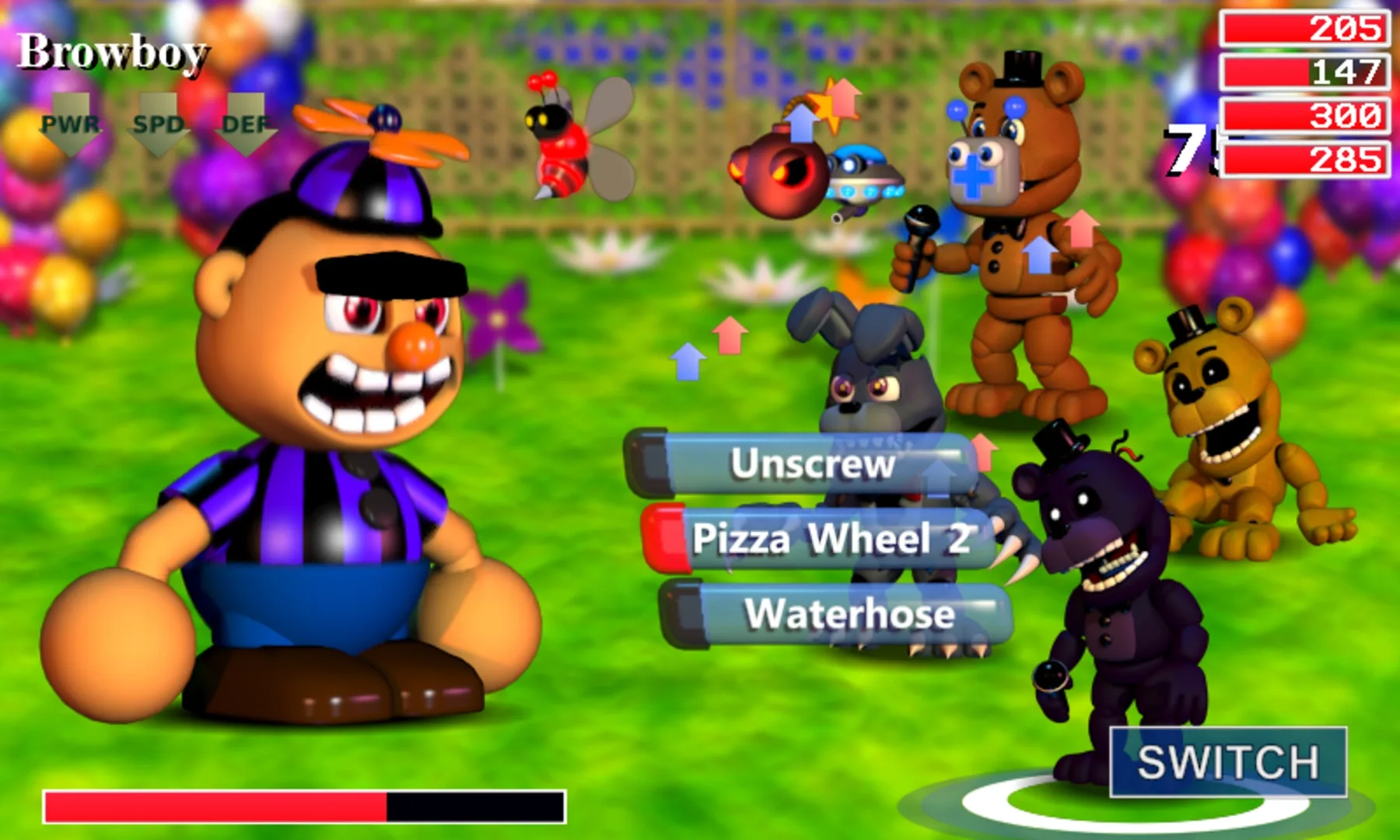This screenshot has width=1400, height=840.
Task: Select the Unscrew attack
Action: [815, 464]
